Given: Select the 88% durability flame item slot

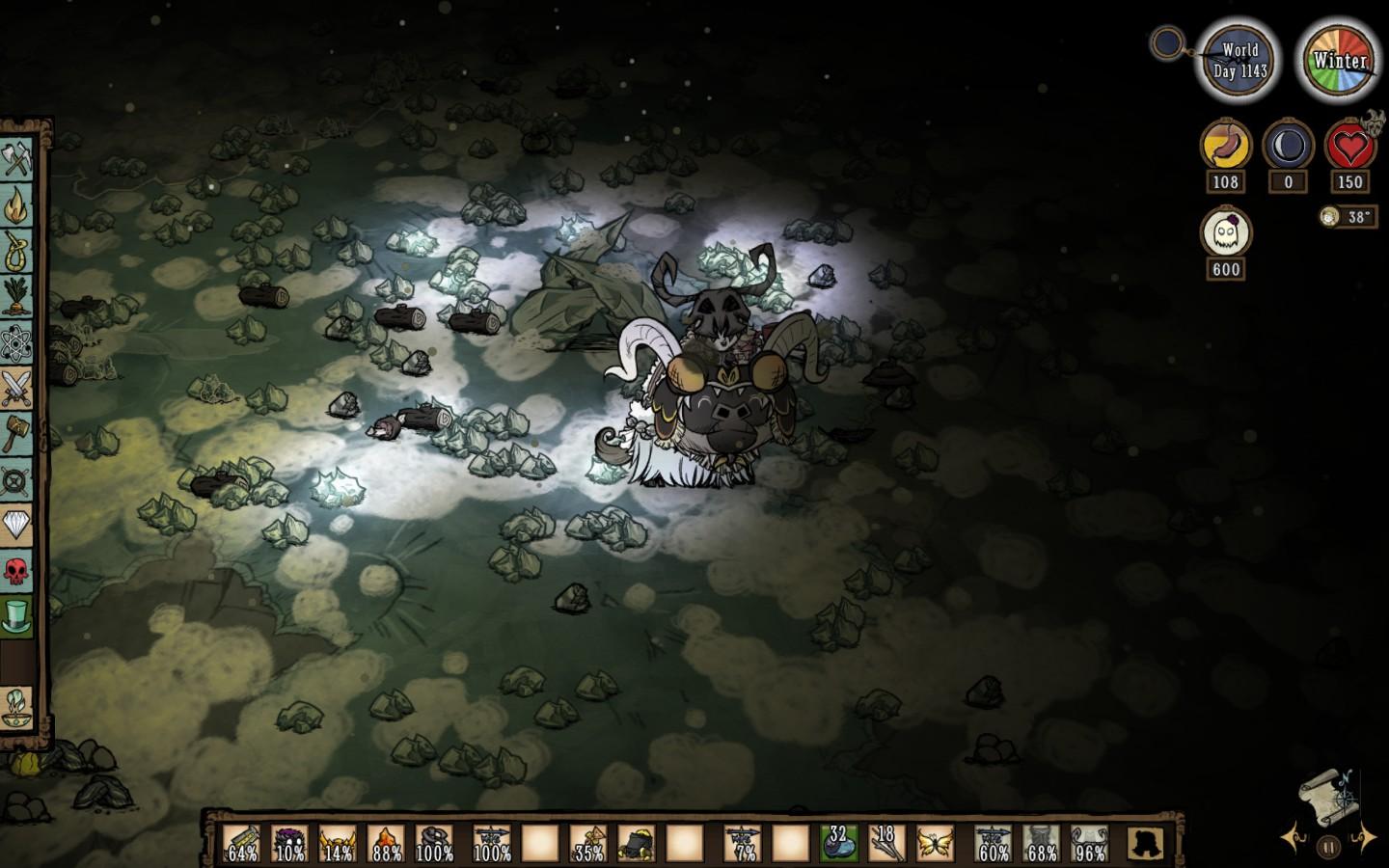Looking at the screenshot, I should click(386, 843).
